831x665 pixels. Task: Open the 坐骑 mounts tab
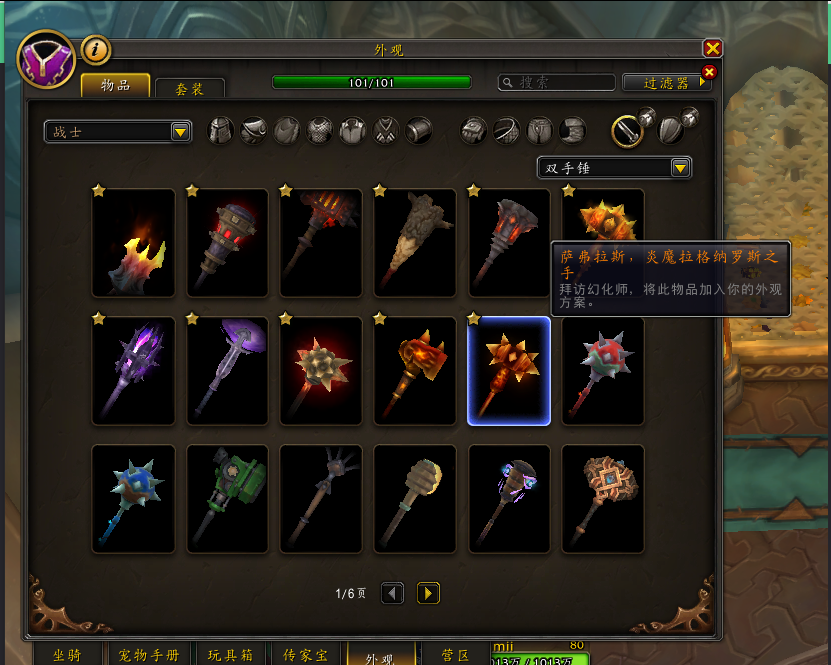click(x=68, y=655)
